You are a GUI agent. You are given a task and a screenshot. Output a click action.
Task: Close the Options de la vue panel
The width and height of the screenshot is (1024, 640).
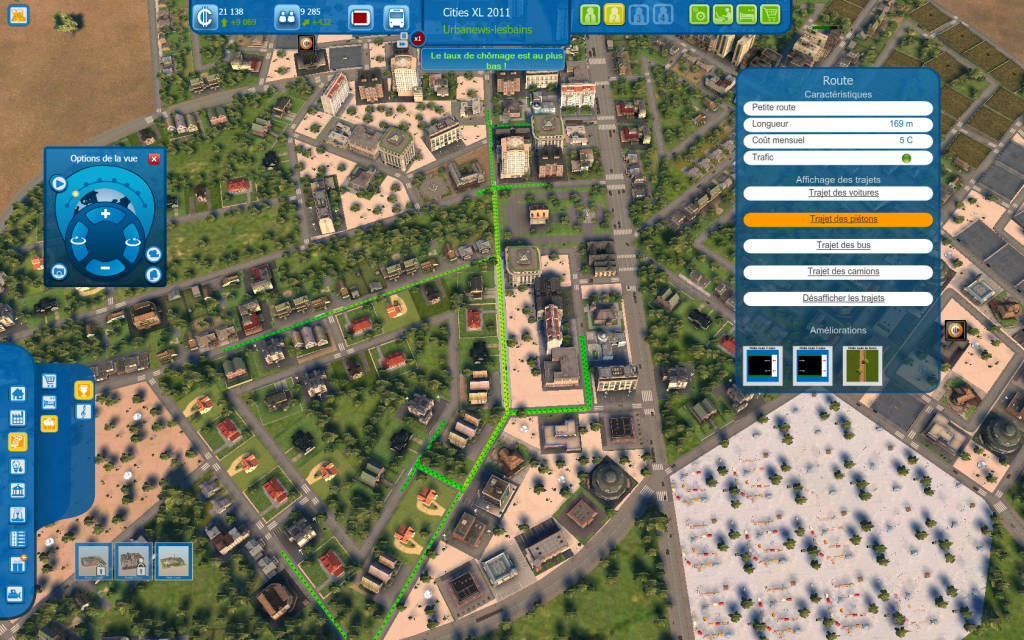[154, 159]
